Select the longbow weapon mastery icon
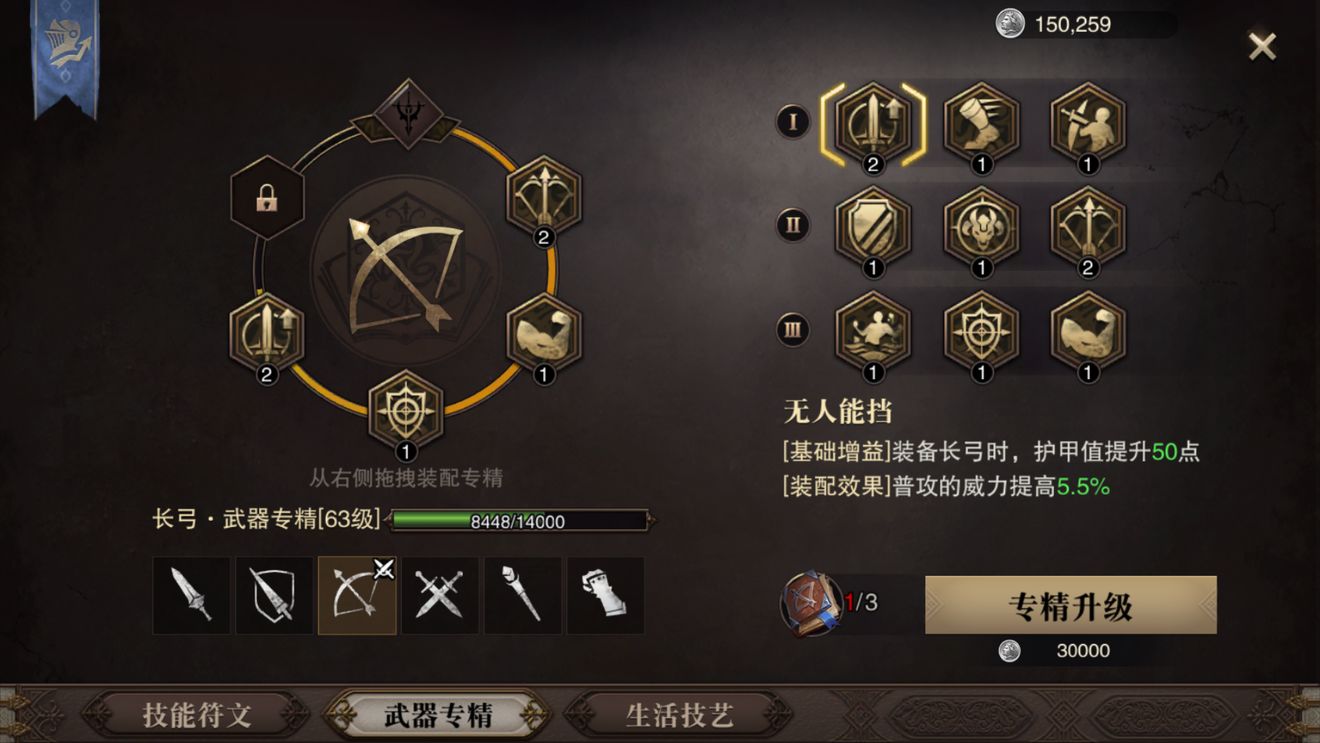This screenshot has height=743, width=1320. click(358, 595)
